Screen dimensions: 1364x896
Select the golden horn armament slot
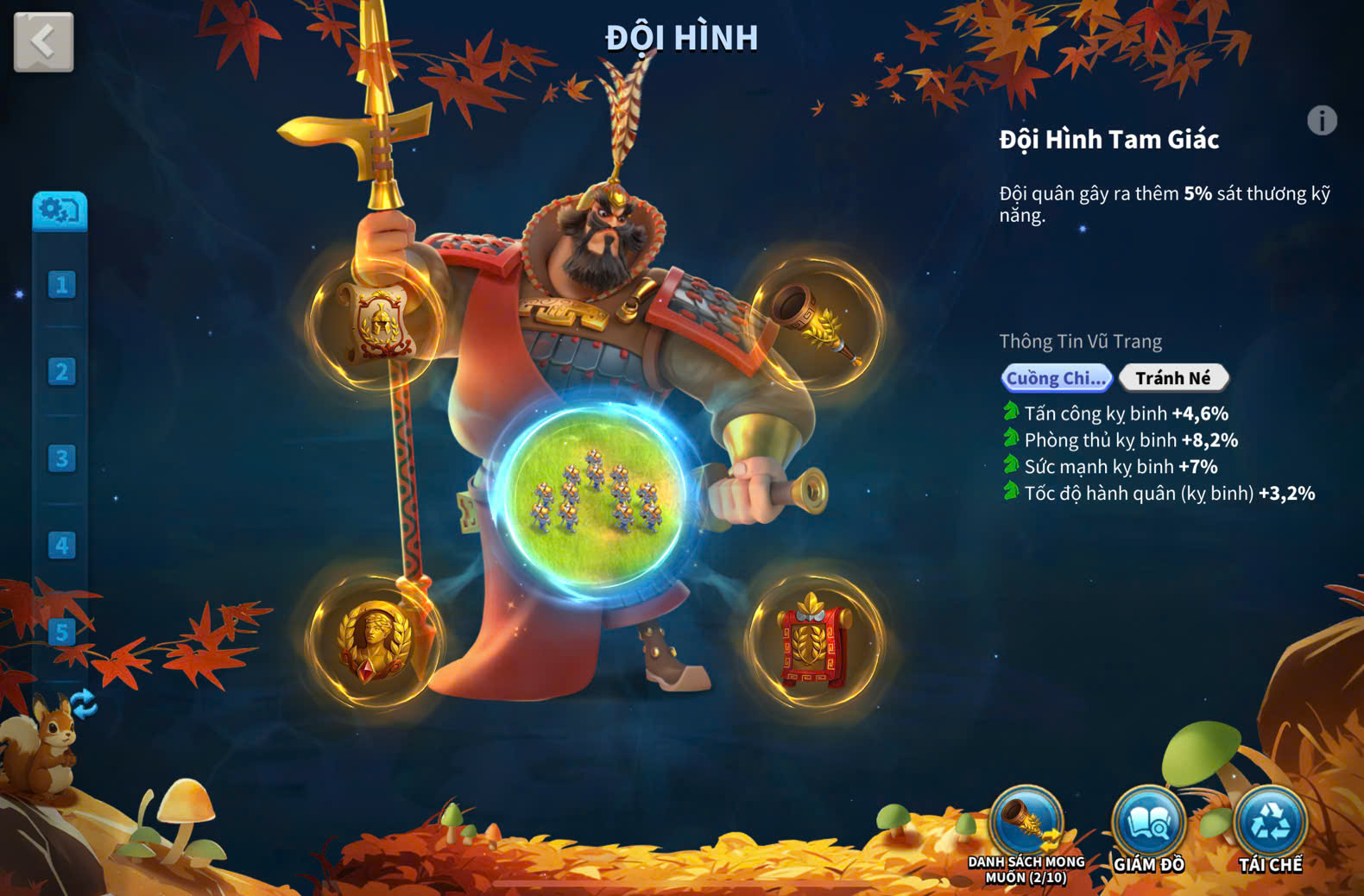[816, 323]
